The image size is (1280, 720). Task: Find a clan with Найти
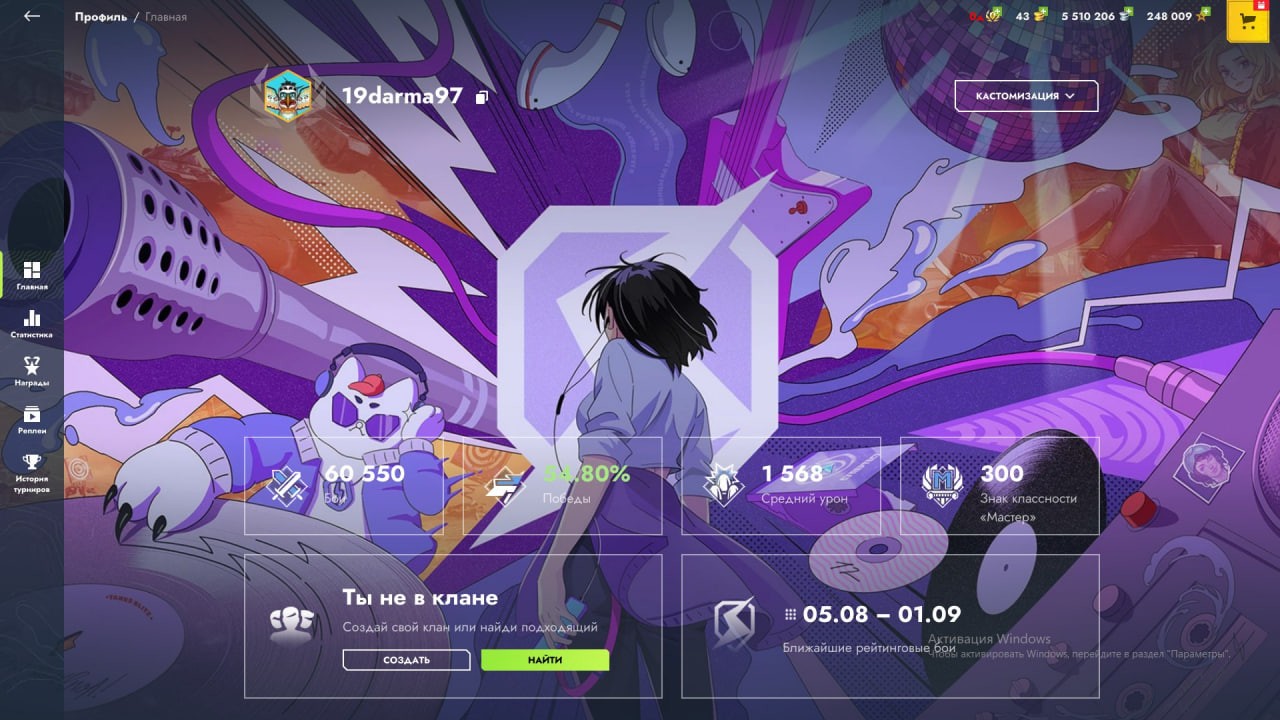click(545, 660)
